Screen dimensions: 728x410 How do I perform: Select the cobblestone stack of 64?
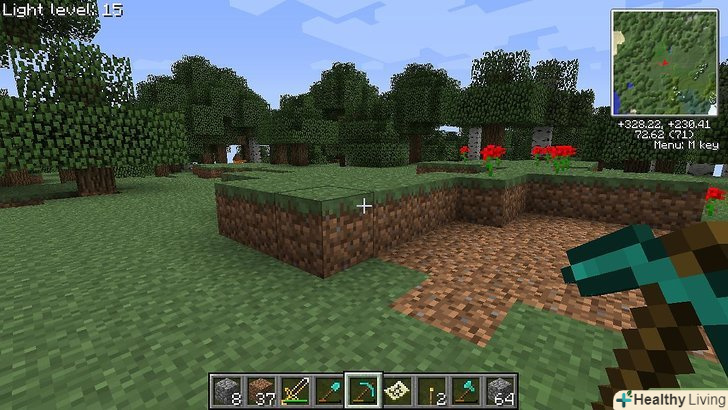click(498, 390)
